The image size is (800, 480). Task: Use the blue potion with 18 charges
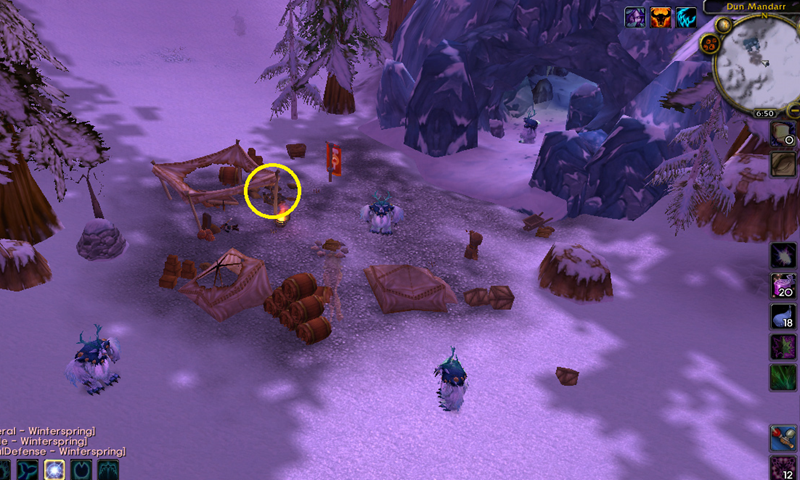click(x=783, y=318)
